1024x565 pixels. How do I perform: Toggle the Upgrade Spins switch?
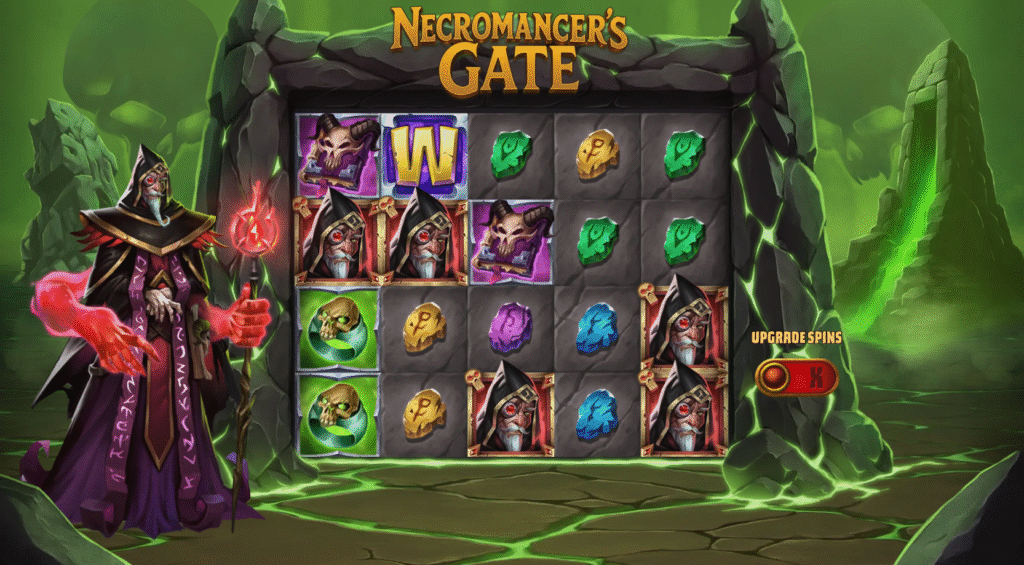coord(796,377)
